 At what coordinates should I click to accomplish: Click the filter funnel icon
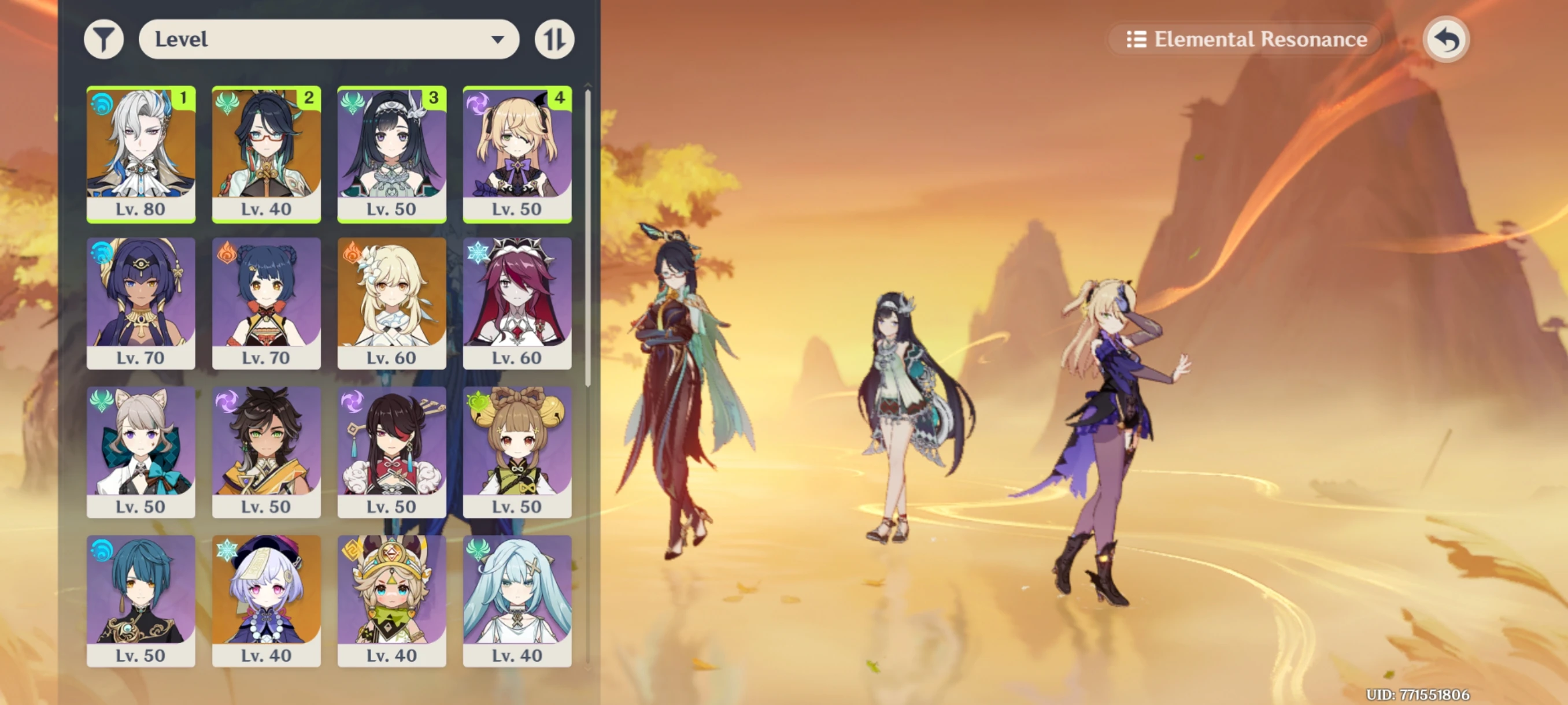[105, 38]
